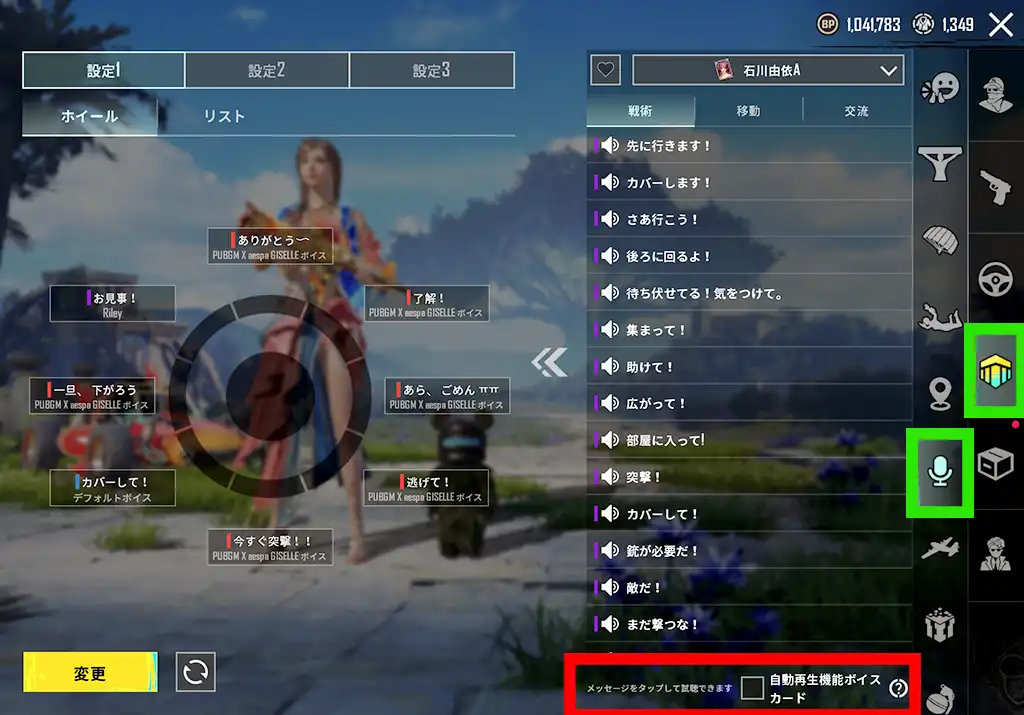Select the リスト view tab
This screenshot has height=715, width=1024.
click(x=224, y=116)
